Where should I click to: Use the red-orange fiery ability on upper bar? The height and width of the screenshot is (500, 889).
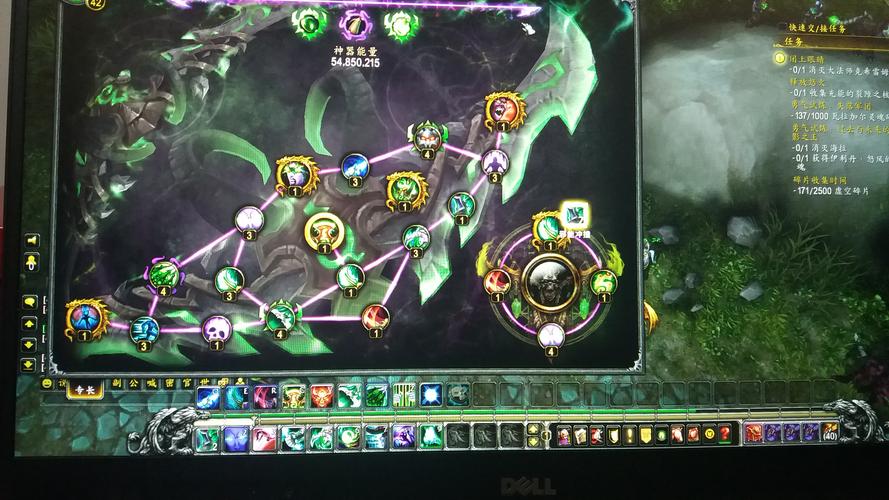[321, 396]
